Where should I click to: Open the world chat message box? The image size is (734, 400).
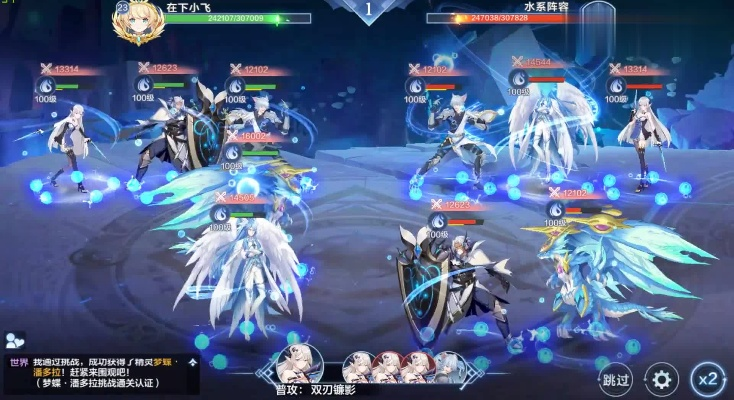coord(100,373)
